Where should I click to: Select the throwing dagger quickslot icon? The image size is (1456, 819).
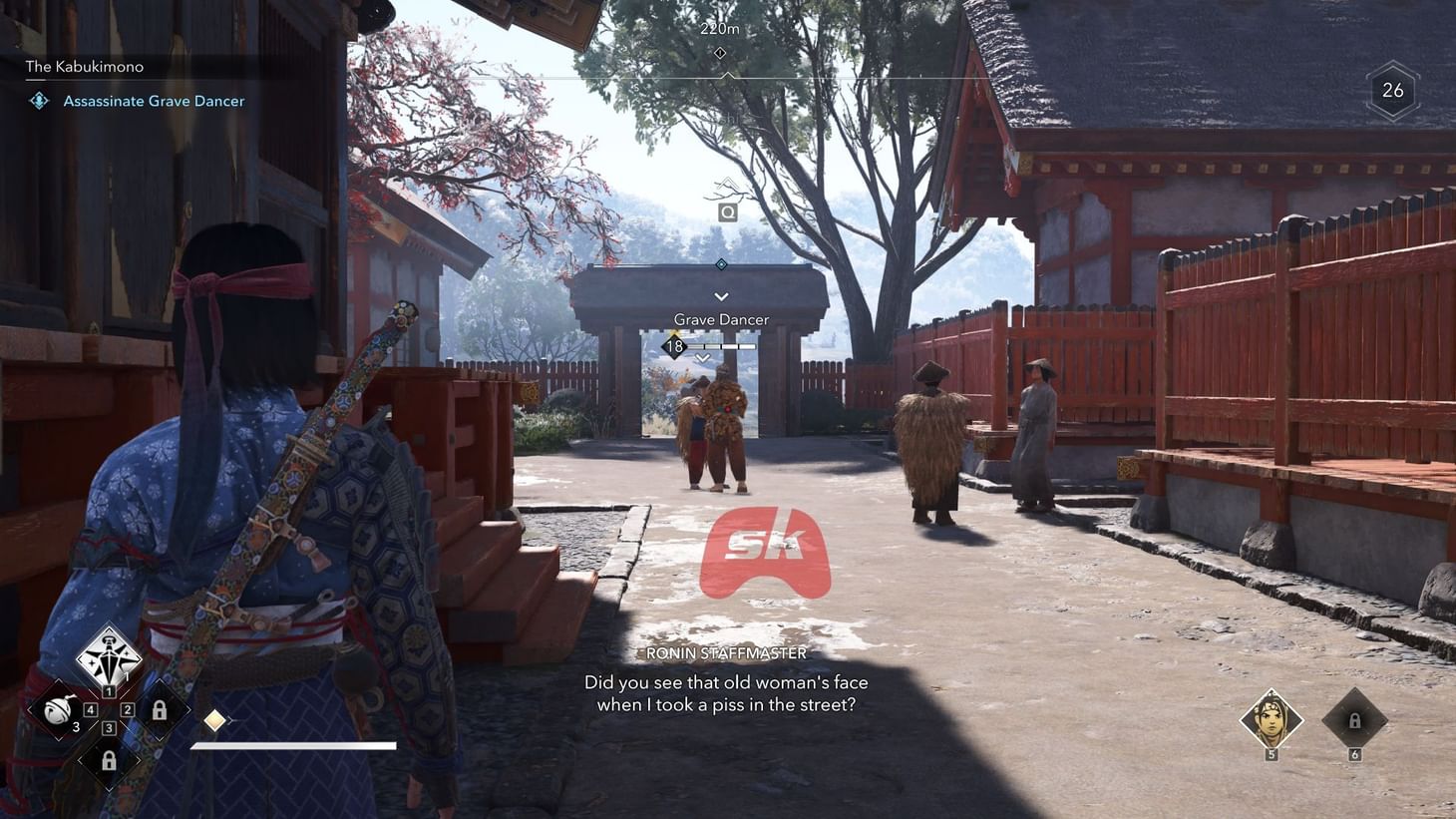108,657
